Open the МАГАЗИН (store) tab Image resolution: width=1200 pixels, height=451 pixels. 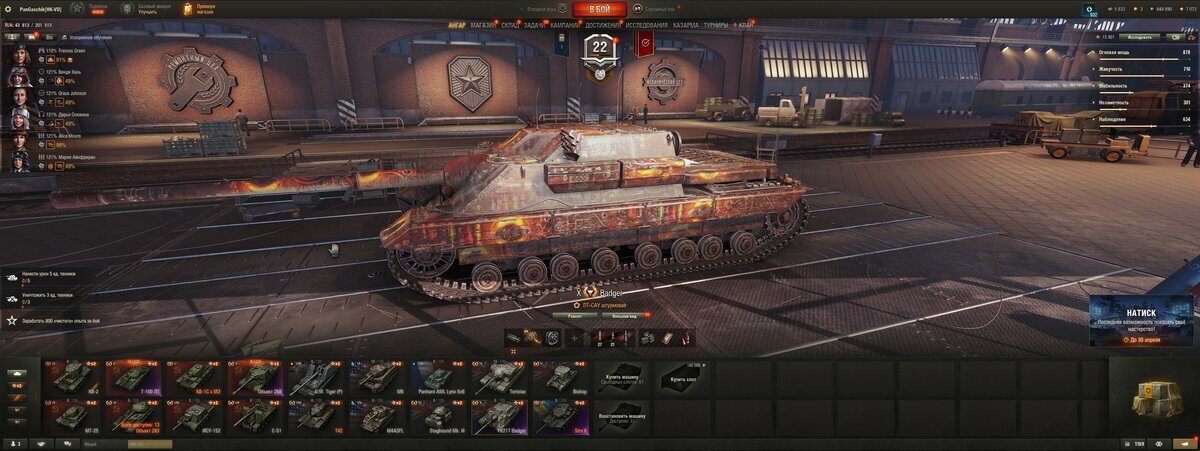(x=484, y=24)
